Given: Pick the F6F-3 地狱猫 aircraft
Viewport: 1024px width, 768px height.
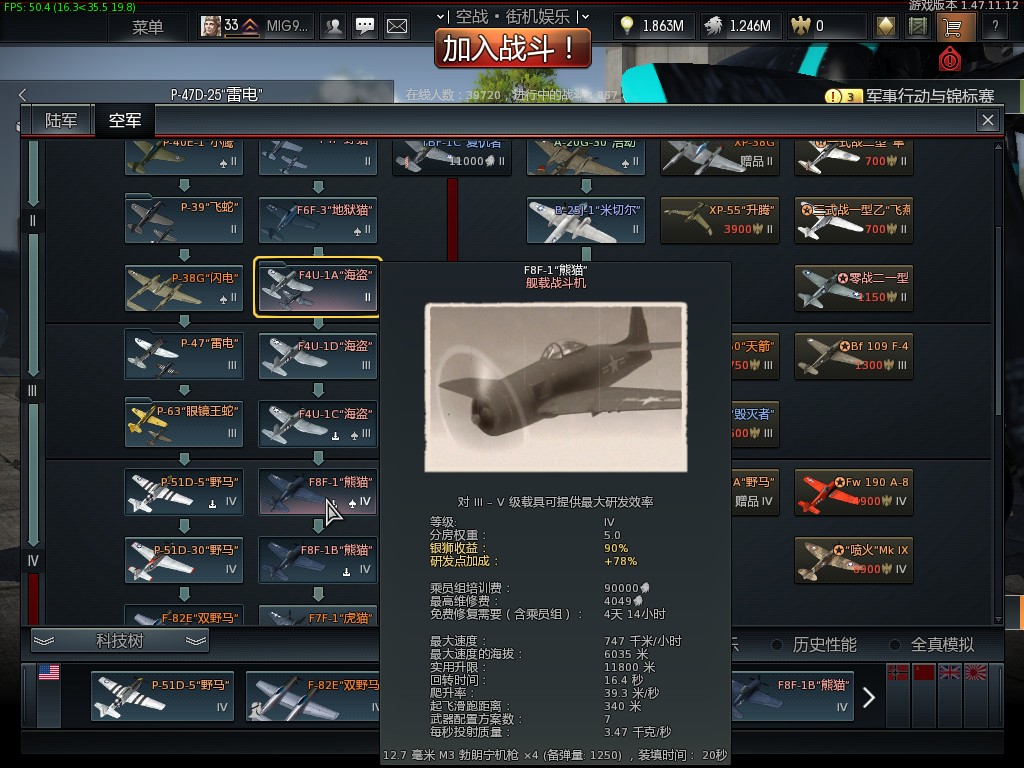Looking at the screenshot, I should pos(318,220).
